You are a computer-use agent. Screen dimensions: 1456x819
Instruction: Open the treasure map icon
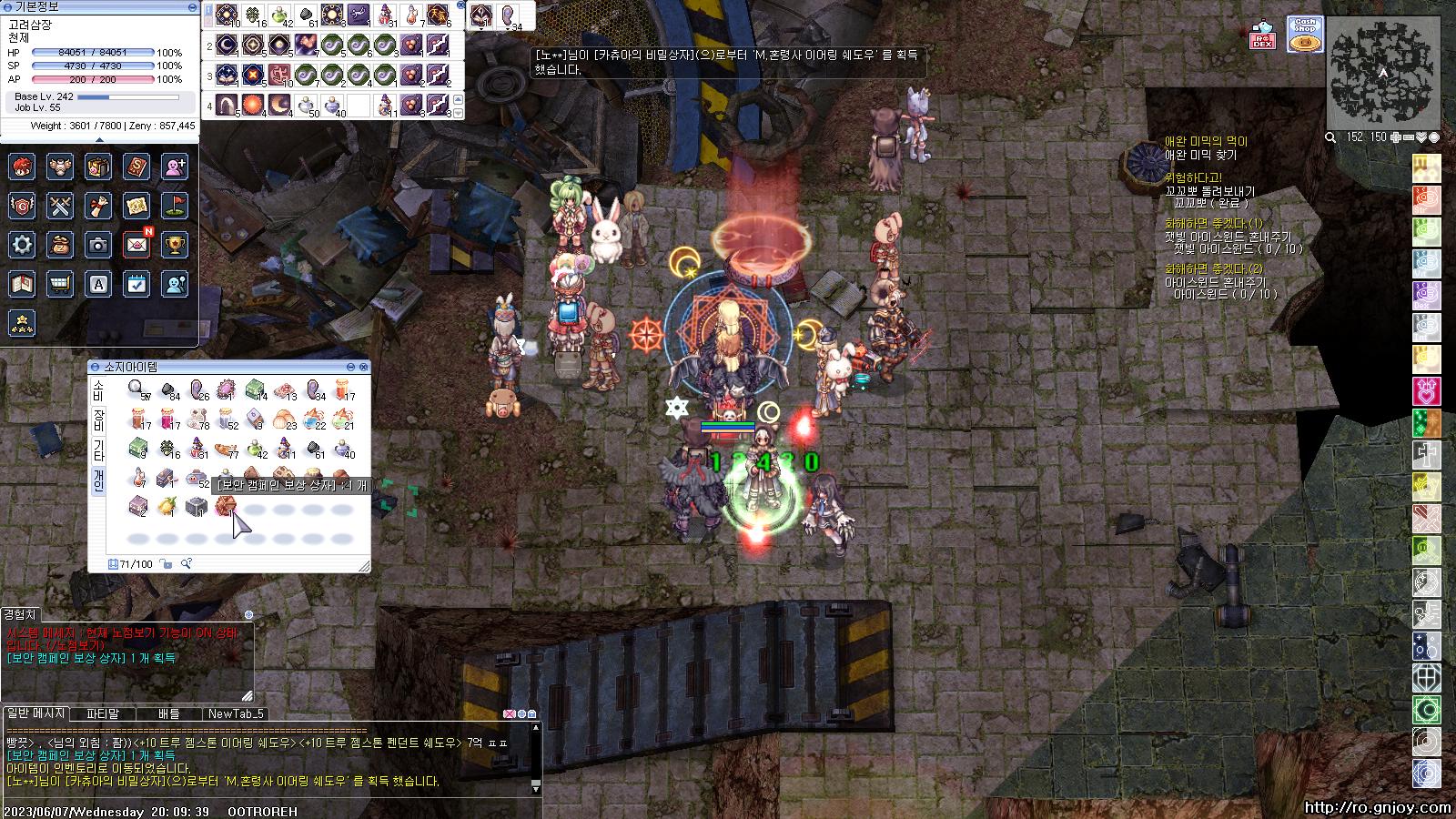tap(136, 206)
